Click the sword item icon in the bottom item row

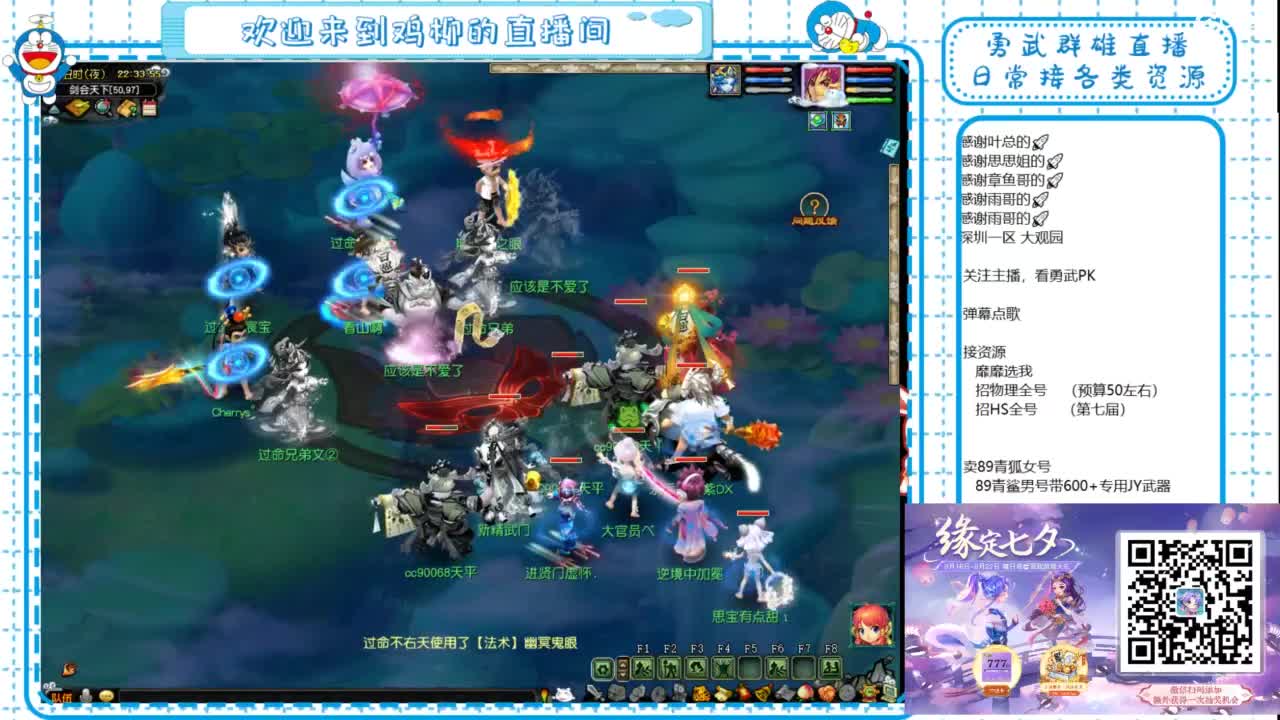[593, 692]
